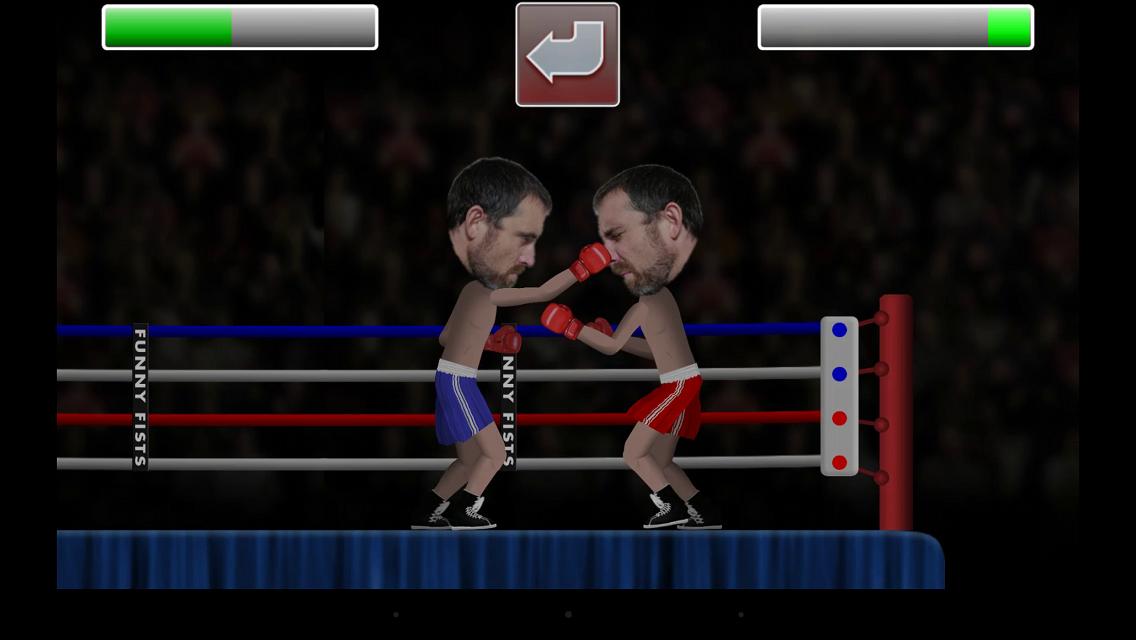Tap the red back arrow button
The image size is (1136, 640).
pyautogui.click(x=567, y=55)
